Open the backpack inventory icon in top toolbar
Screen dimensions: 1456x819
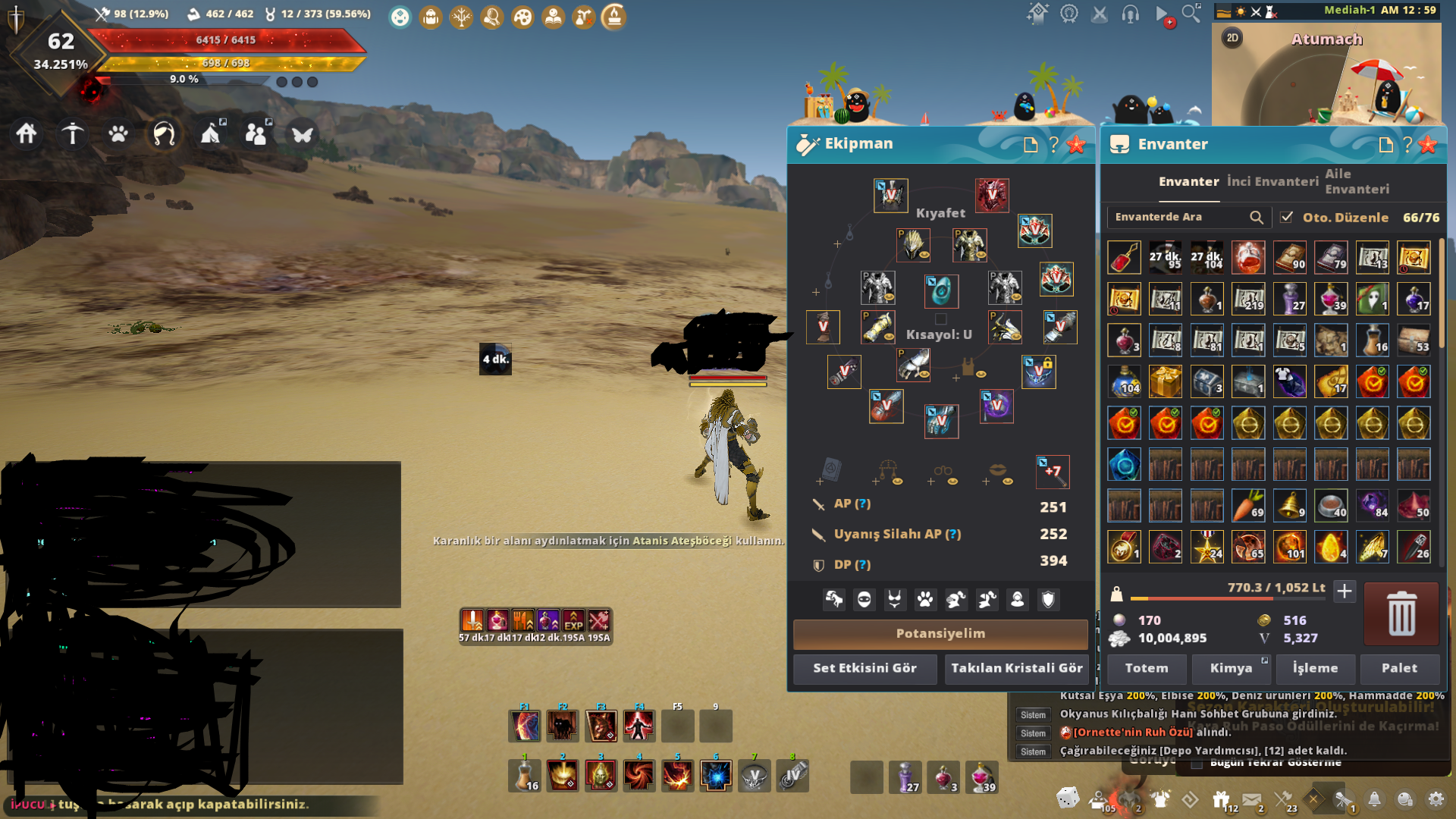[431, 17]
